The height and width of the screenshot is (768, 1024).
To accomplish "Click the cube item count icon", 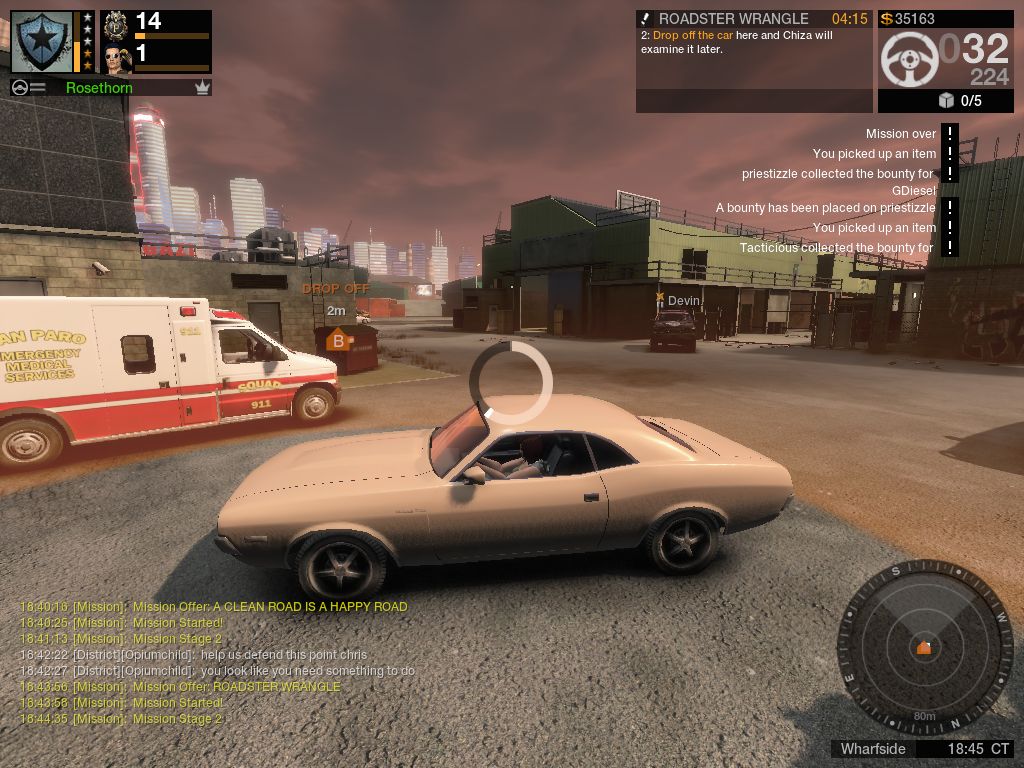I will click(x=946, y=100).
